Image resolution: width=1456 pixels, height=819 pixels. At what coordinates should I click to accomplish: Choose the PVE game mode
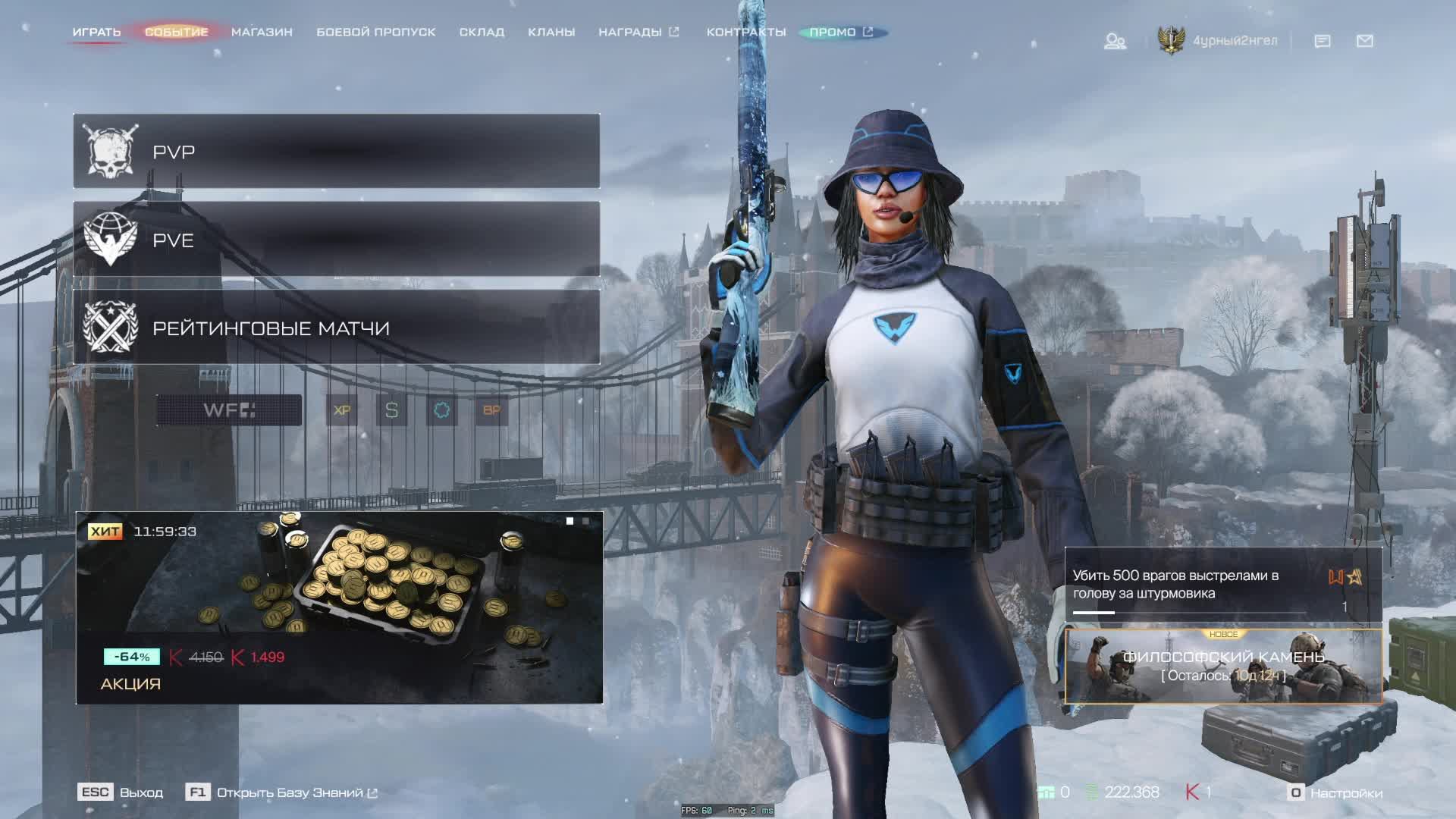tap(336, 239)
